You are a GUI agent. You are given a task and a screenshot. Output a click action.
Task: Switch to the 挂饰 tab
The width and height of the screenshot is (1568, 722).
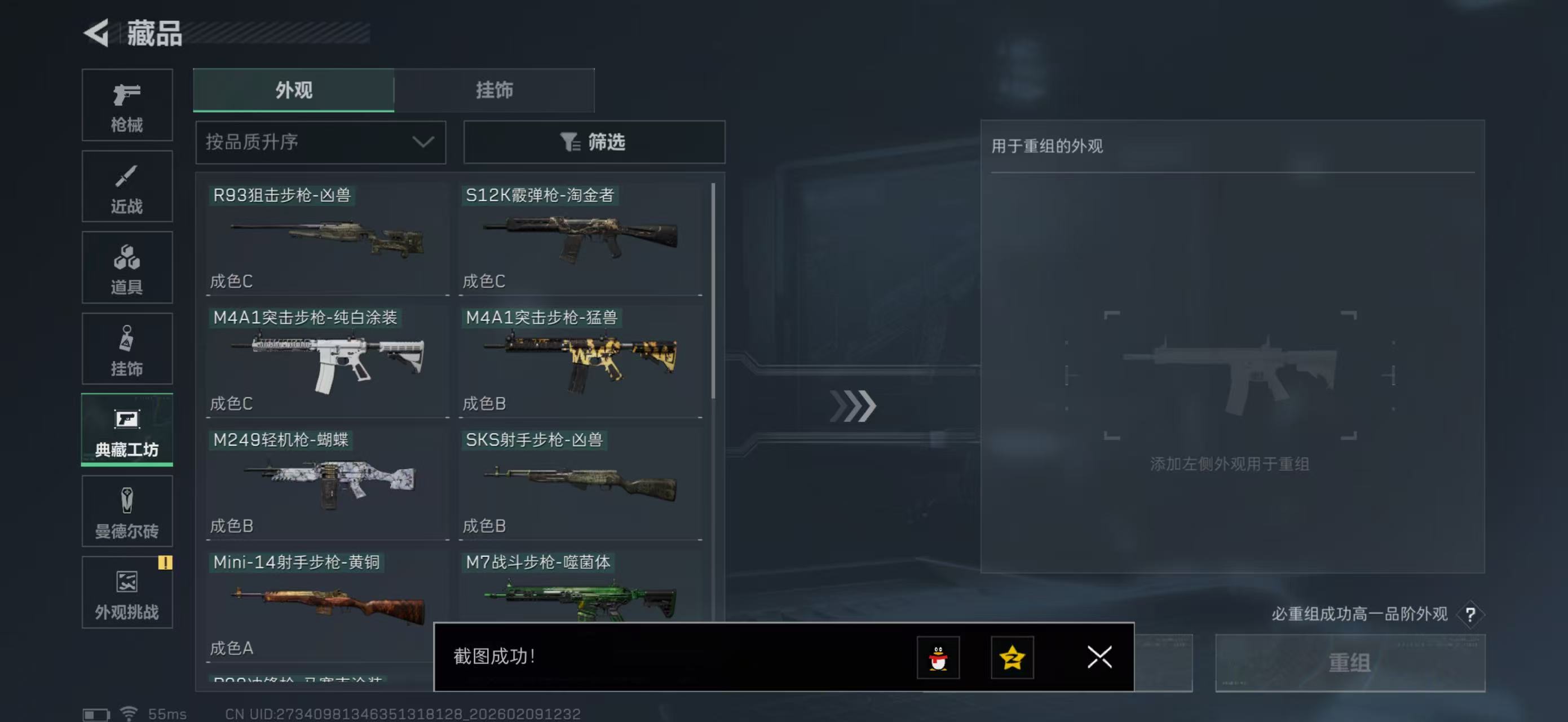(494, 90)
